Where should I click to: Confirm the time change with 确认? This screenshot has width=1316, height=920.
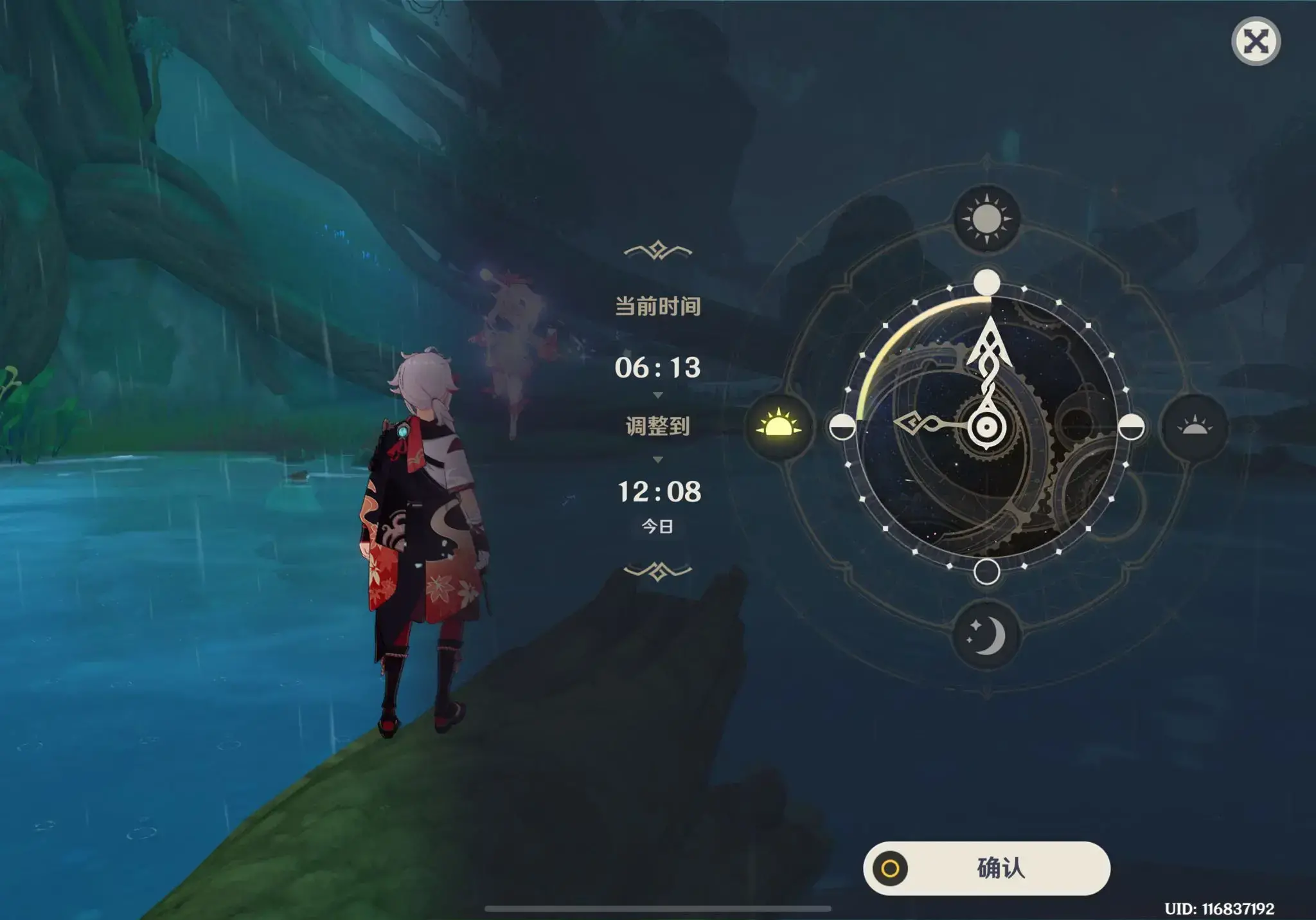pos(986,868)
